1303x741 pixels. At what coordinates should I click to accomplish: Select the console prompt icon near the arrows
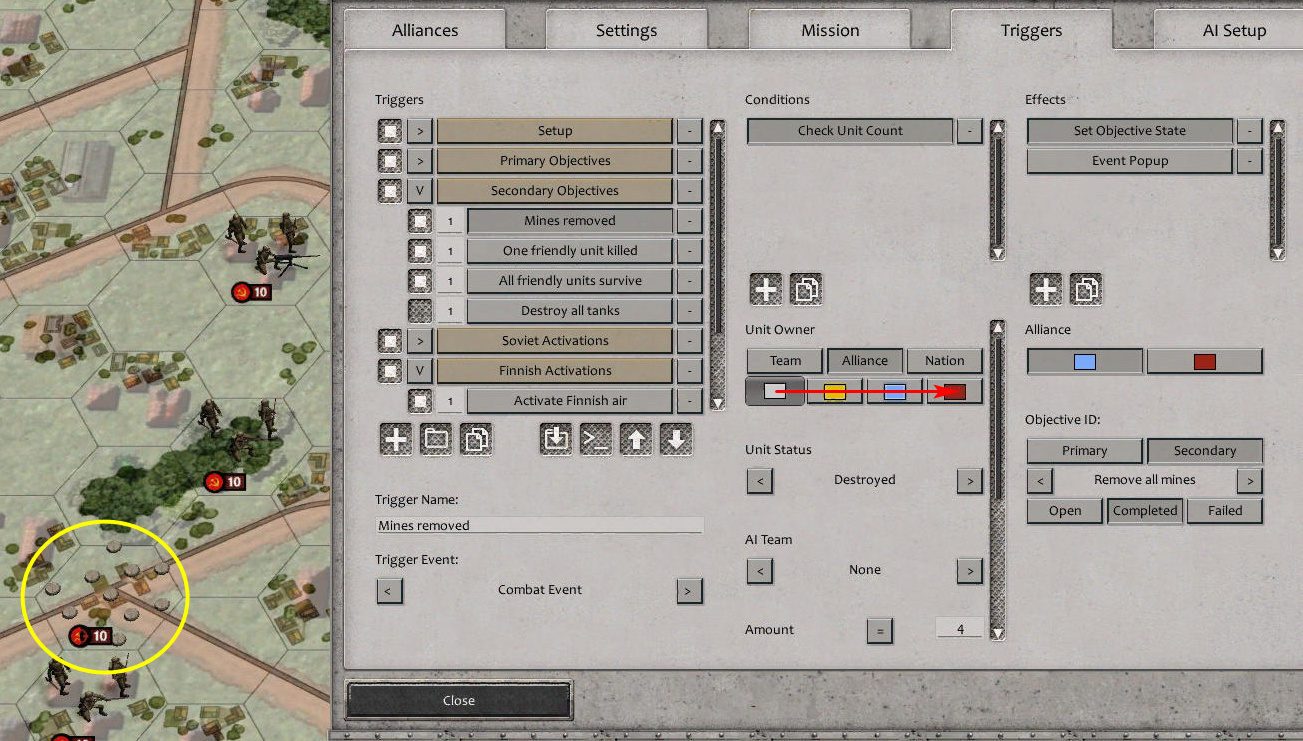596,439
